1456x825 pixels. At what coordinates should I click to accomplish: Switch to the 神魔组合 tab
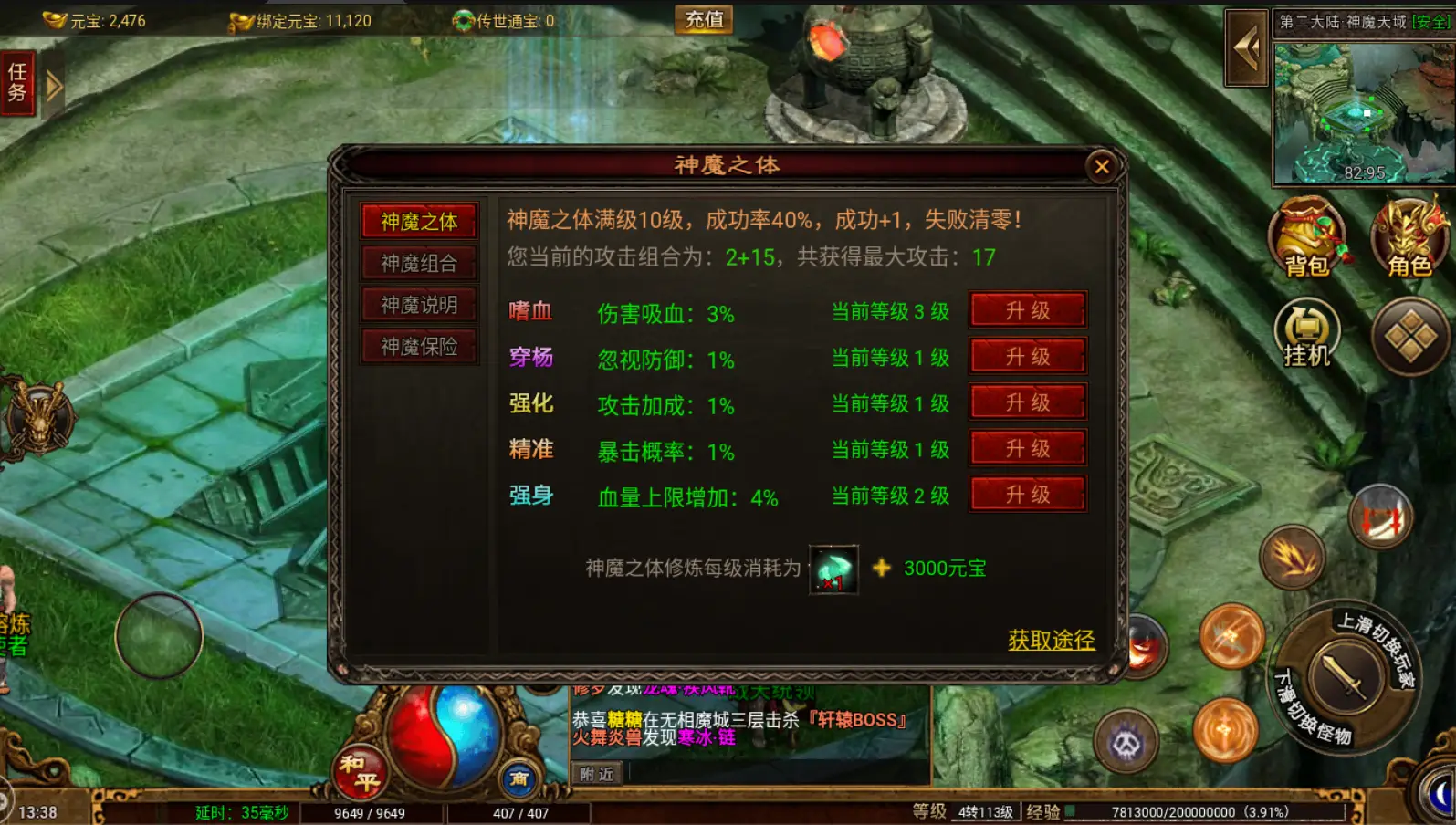pyautogui.click(x=418, y=262)
